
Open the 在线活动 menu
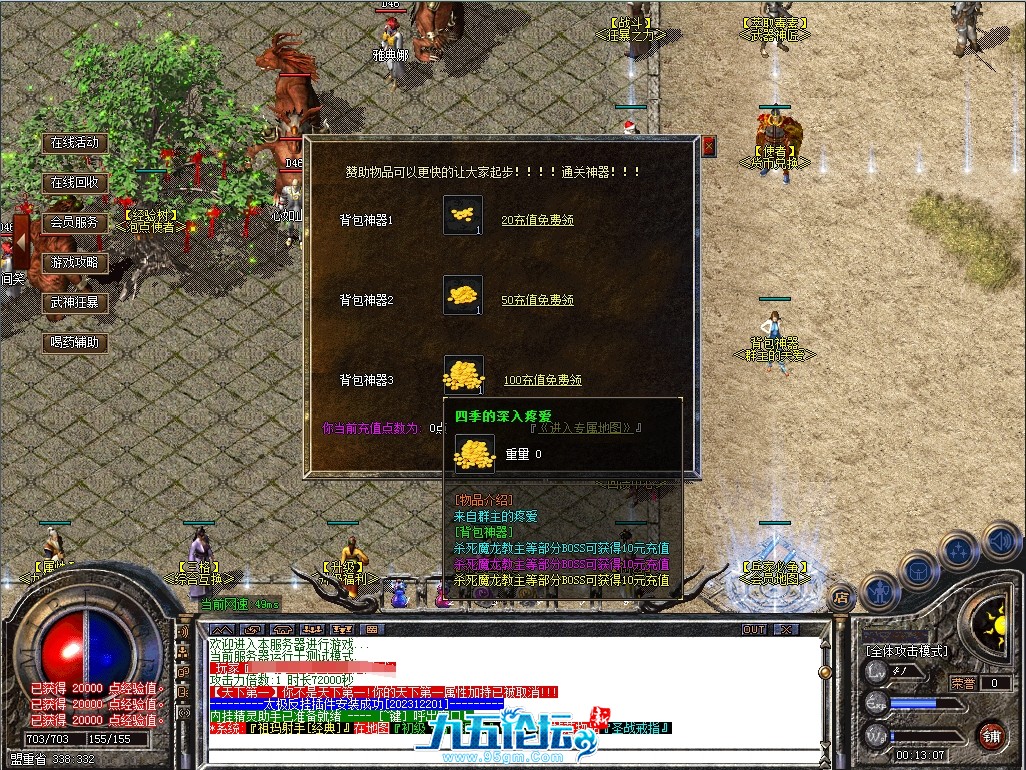pos(75,142)
